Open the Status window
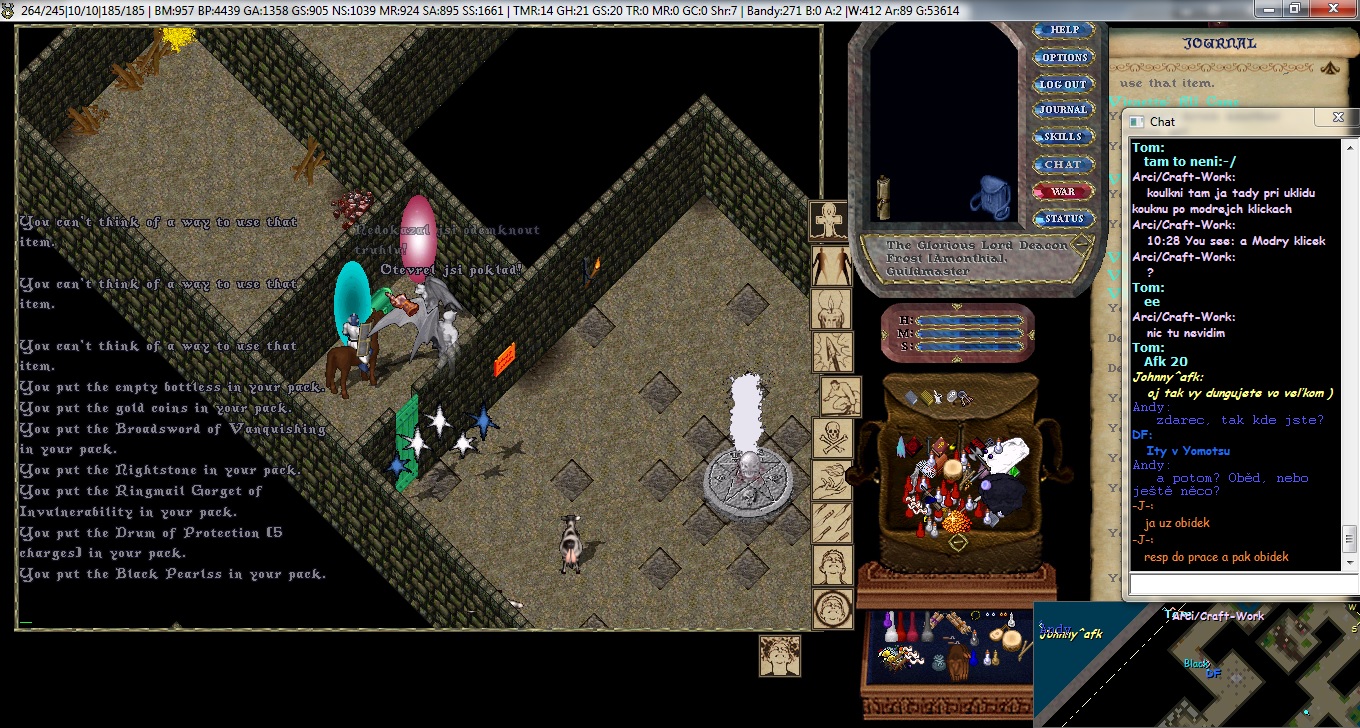Screen dimensions: 1360x728 coord(1064,218)
